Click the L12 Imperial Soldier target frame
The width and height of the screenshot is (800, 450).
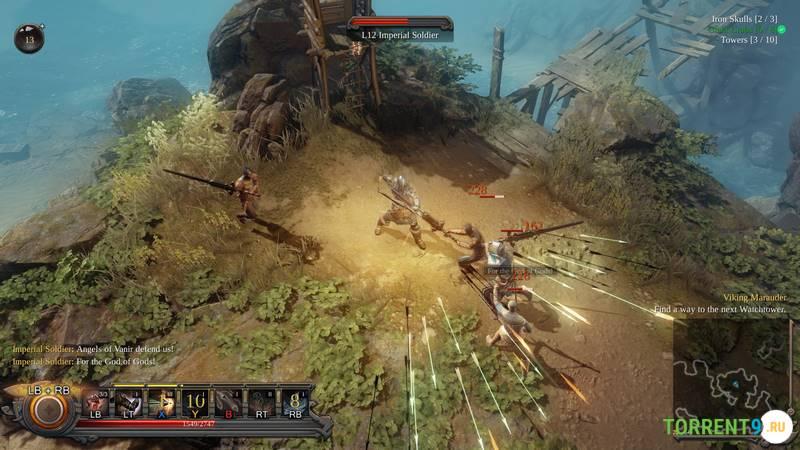point(399,29)
